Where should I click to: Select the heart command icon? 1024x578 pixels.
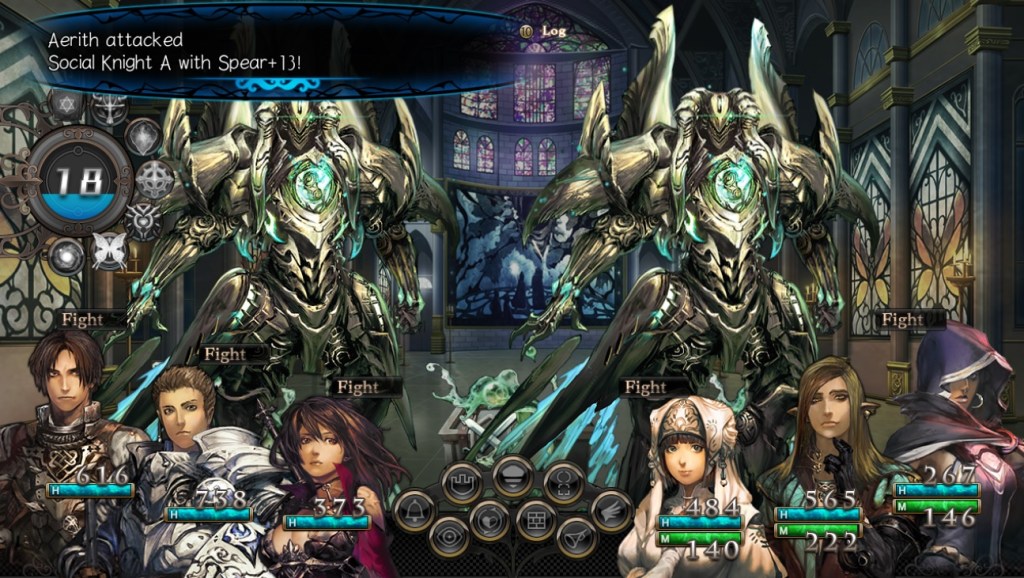pyautogui.click(x=488, y=519)
